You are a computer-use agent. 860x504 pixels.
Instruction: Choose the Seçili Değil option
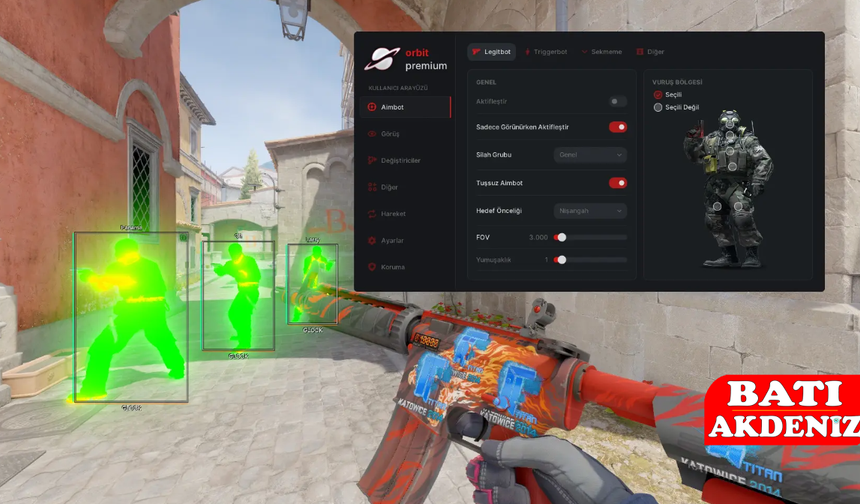(658, 107)
